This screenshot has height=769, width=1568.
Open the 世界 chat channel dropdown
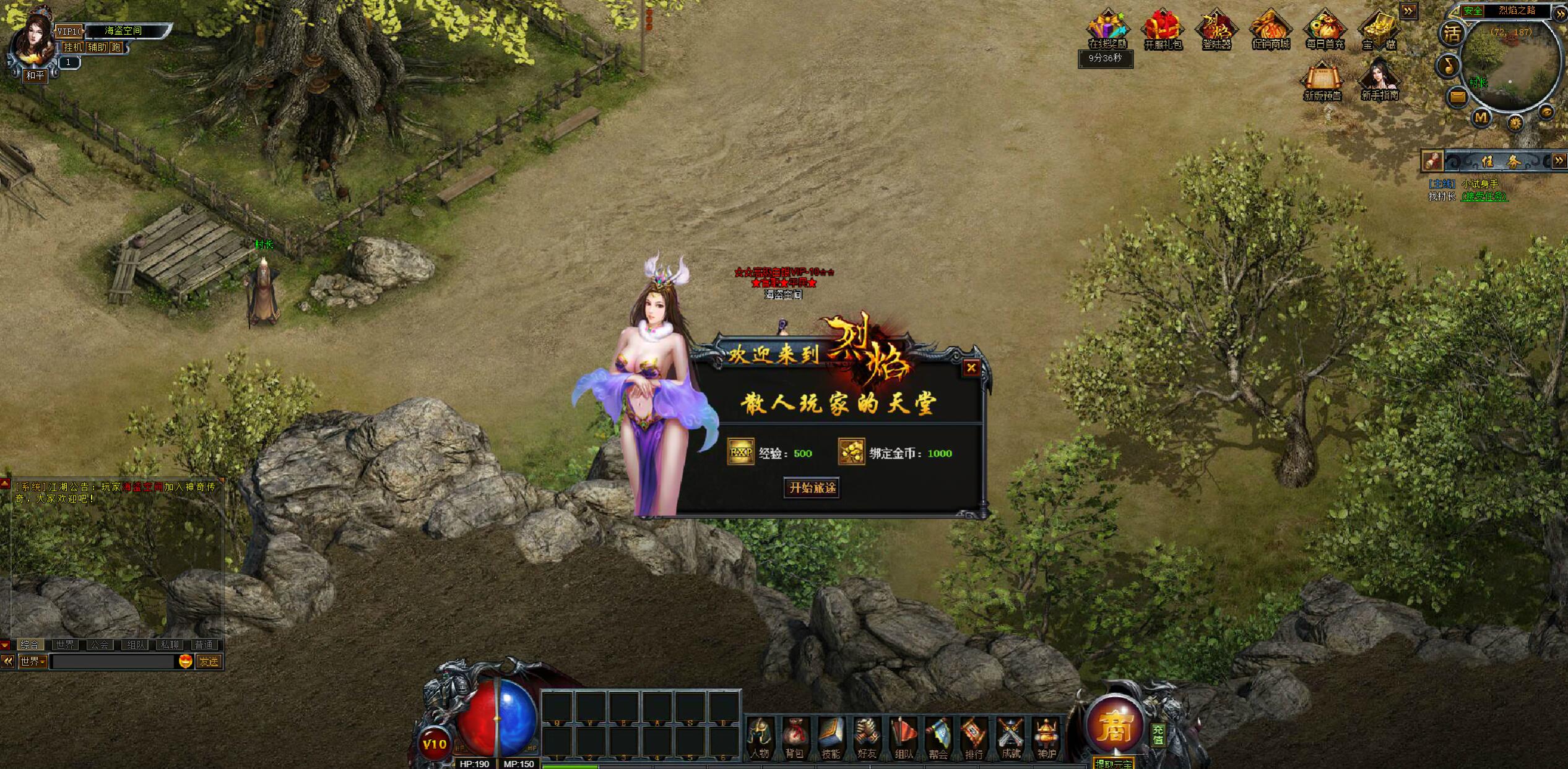33,661
